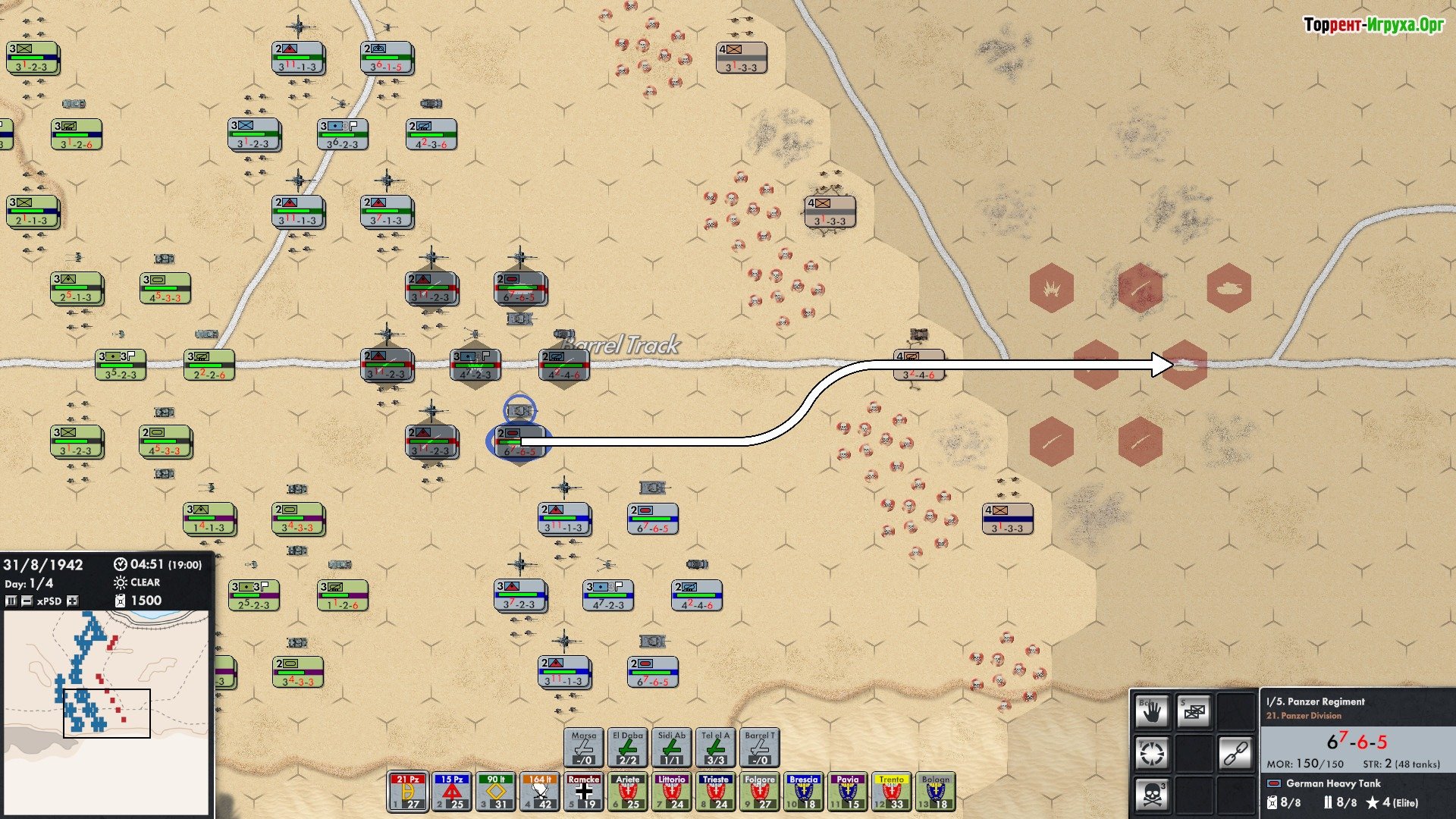The width and height of the screenshot is (1456, 819).
Task: Select the Littorio division button
Action: (672, 792)
